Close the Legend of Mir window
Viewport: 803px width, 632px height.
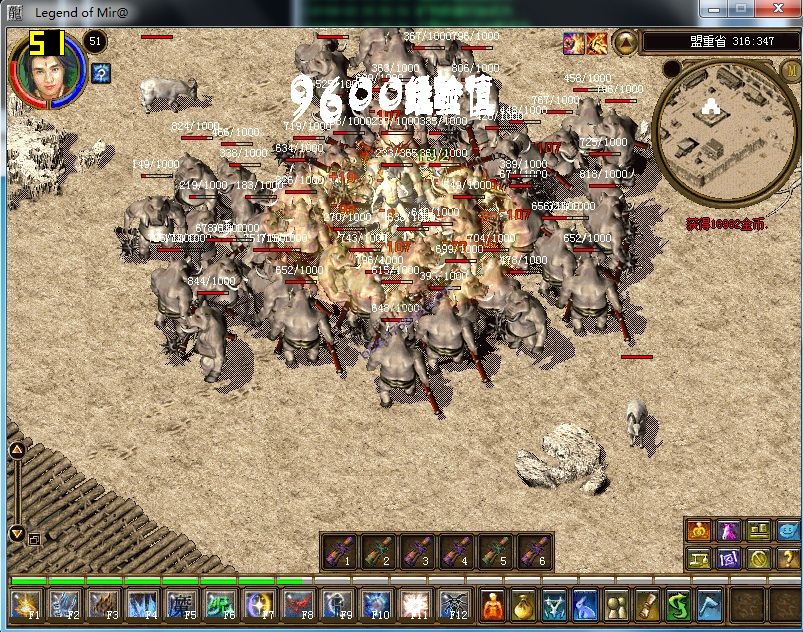coord(778,9)
